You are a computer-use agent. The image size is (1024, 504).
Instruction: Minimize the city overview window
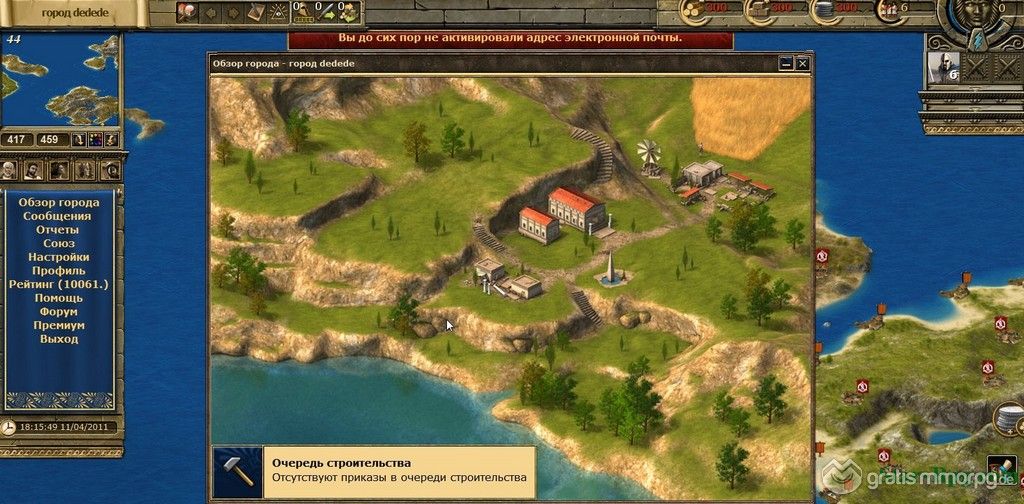pos(787,63)
